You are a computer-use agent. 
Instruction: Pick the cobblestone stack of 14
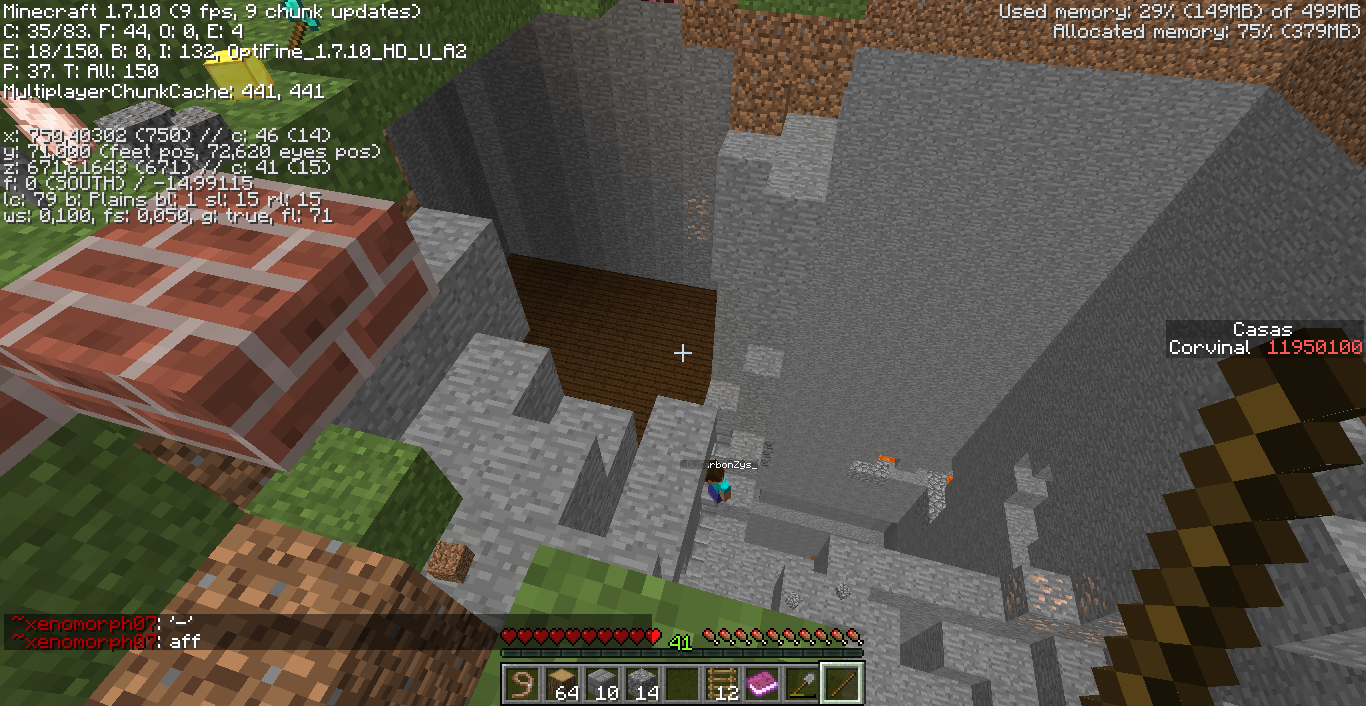click(642, 684)
